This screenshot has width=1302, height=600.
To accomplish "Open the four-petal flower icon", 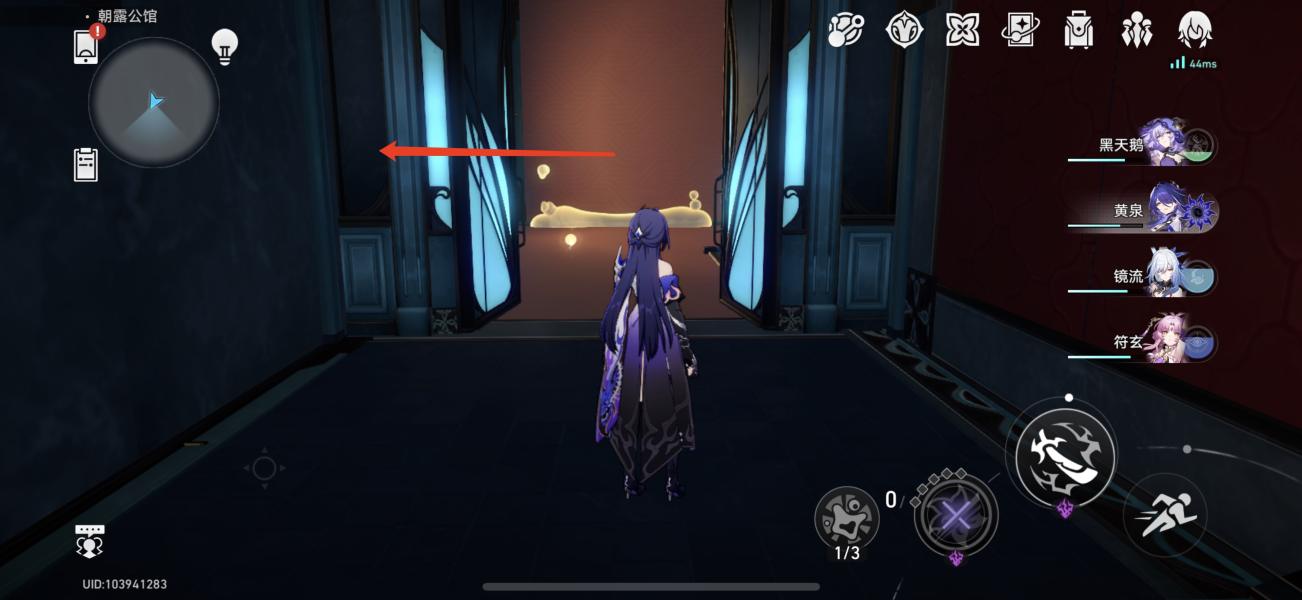I will click(962, 30).
